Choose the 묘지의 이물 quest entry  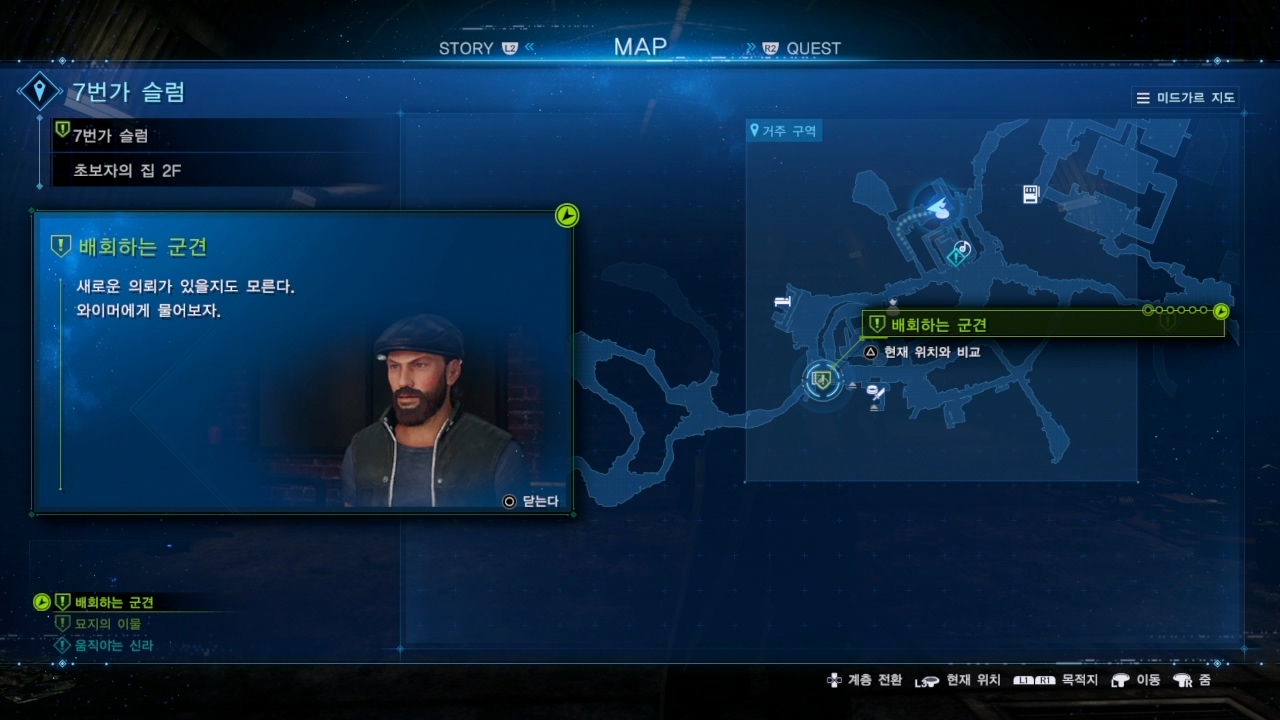pos(107,624)
